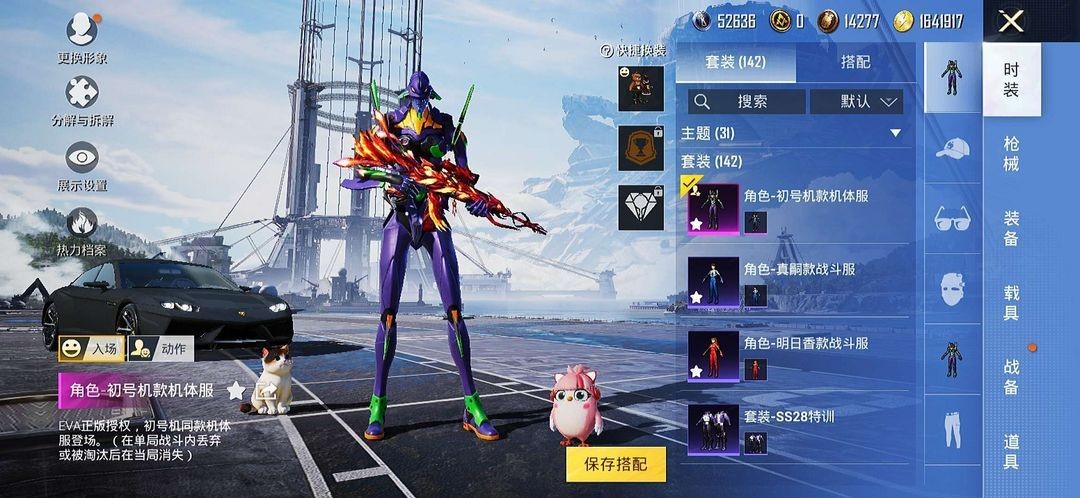
Task: Open the 枪械 (firearms) category
Action: (1011, 153)
